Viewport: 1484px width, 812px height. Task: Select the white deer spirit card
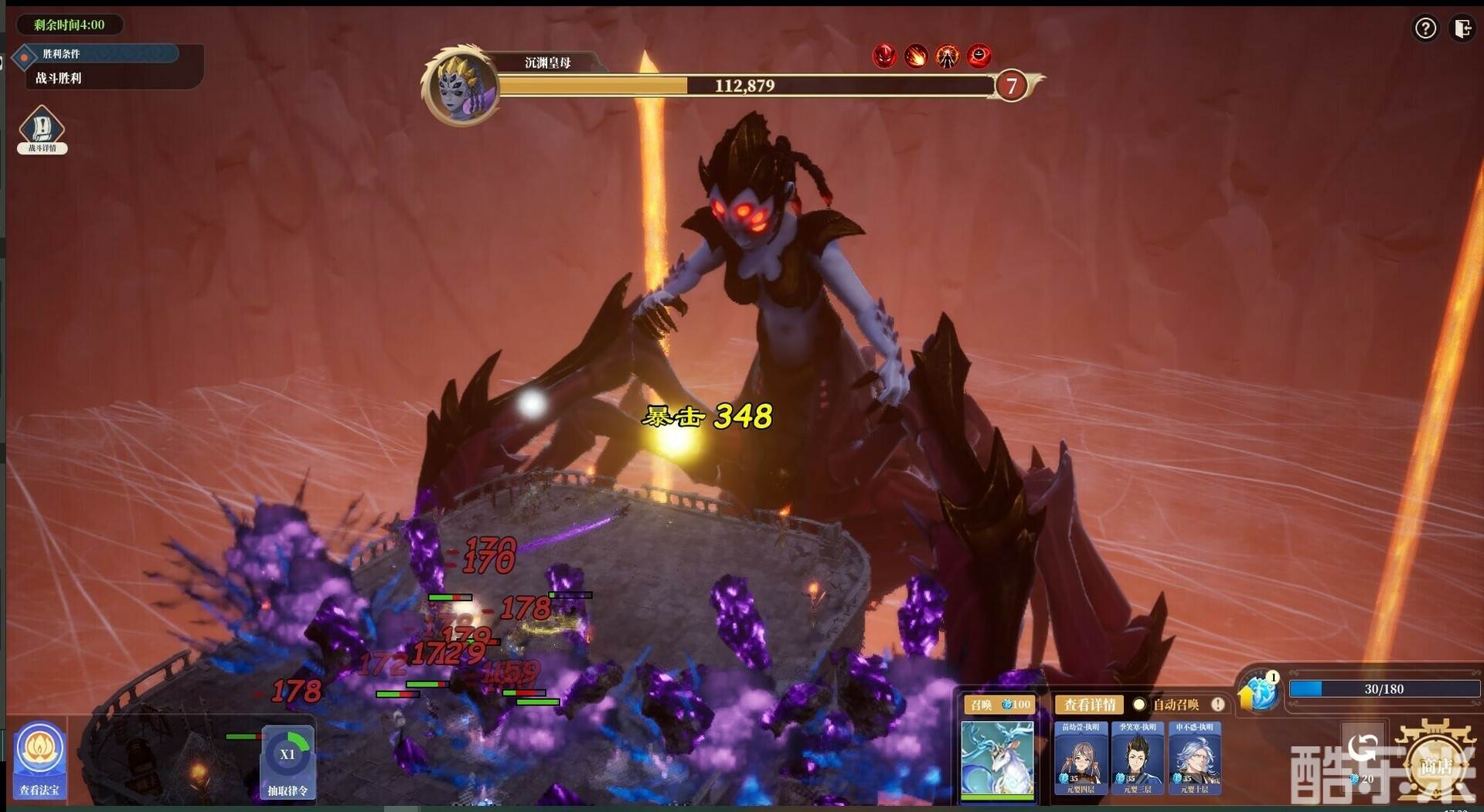[997, 759]
